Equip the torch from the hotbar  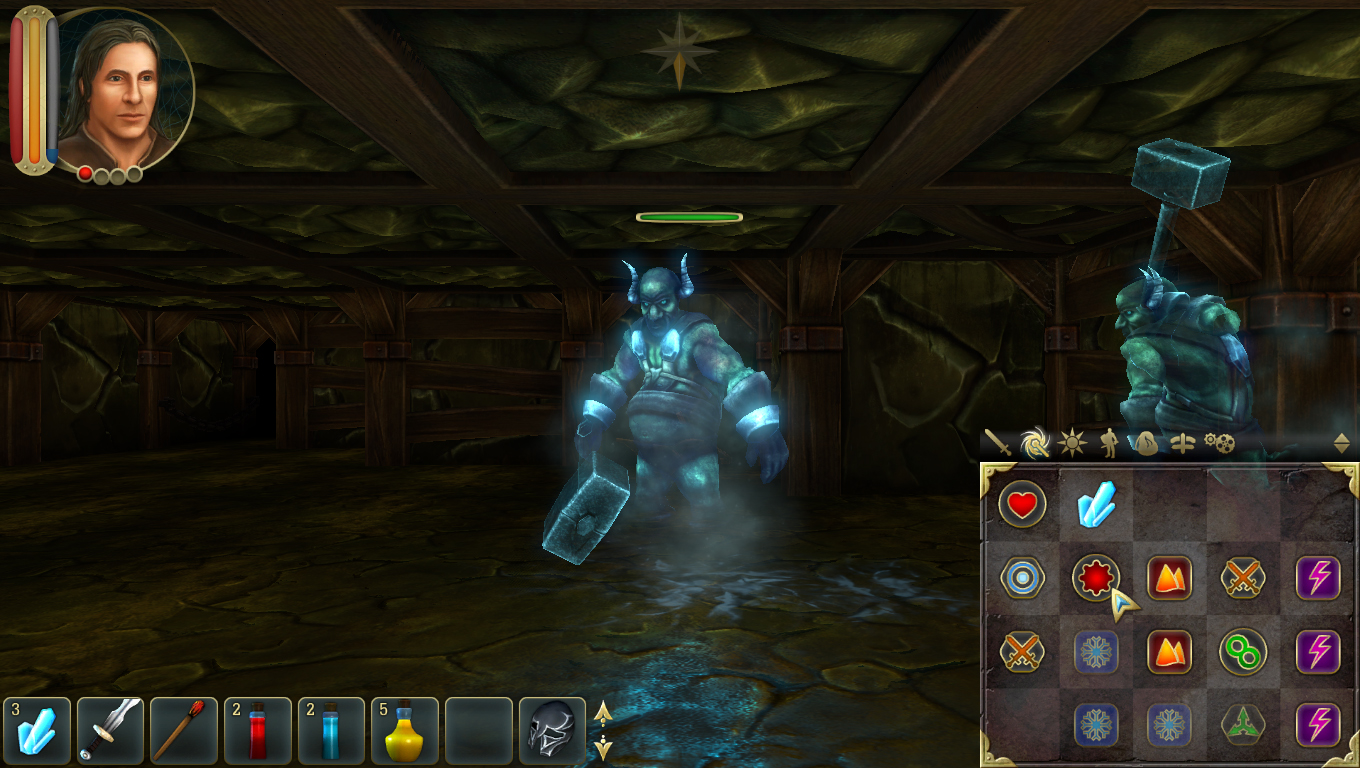click(184, 730)
